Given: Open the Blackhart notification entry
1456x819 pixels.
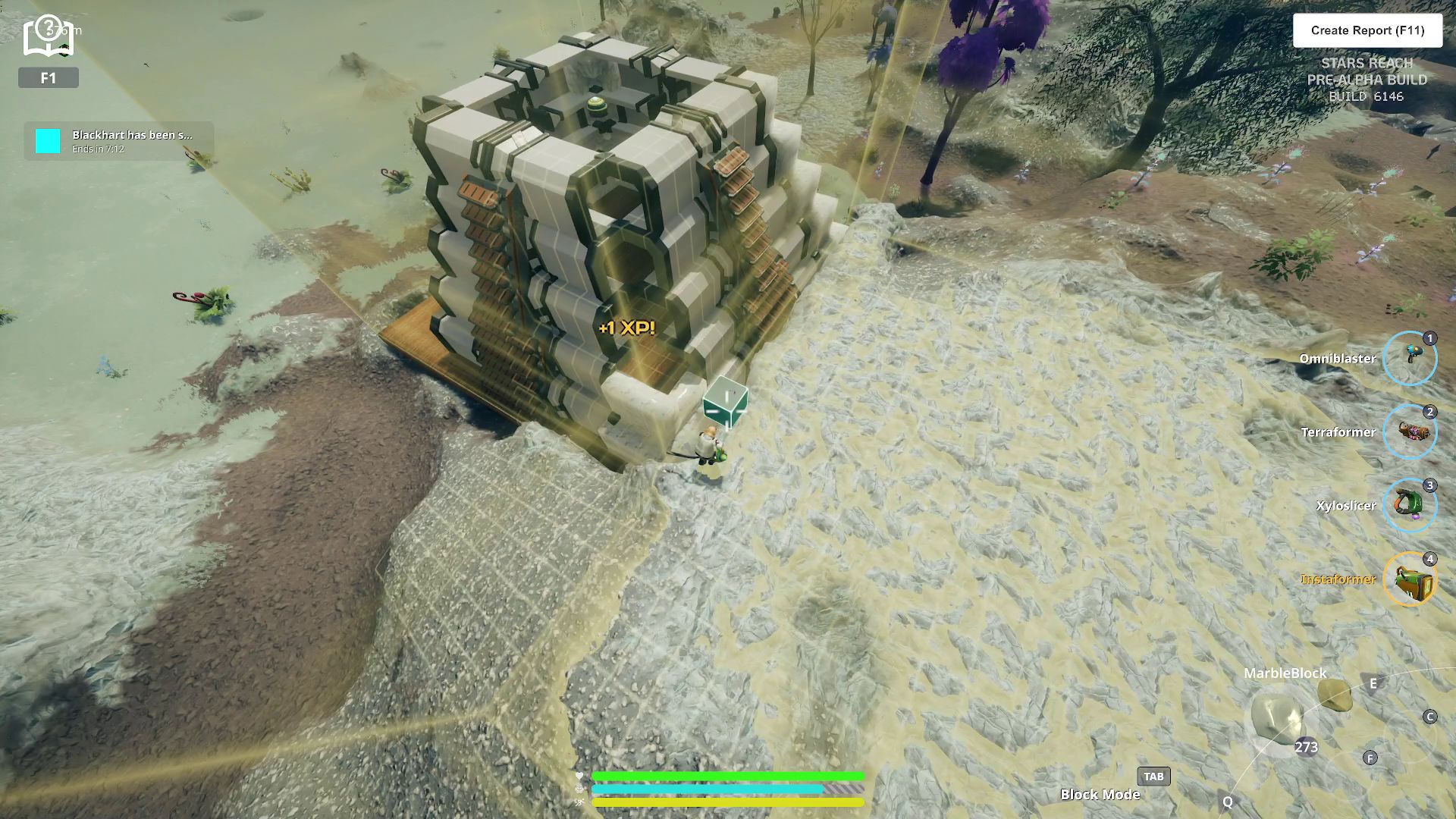Looking at the screenshot, I should click(119, 141).
